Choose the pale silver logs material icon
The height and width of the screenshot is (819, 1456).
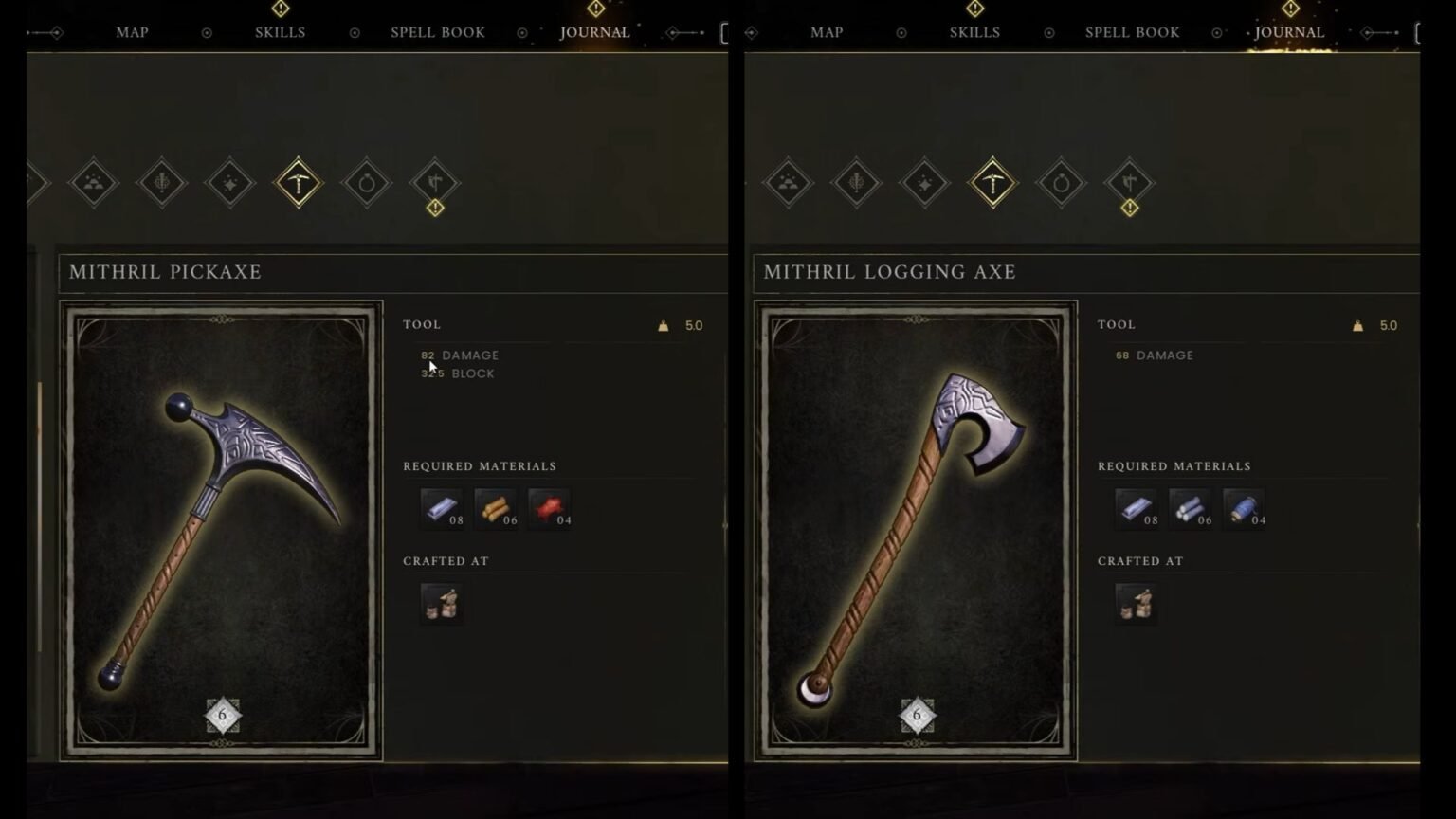(x=1190, y=509)
